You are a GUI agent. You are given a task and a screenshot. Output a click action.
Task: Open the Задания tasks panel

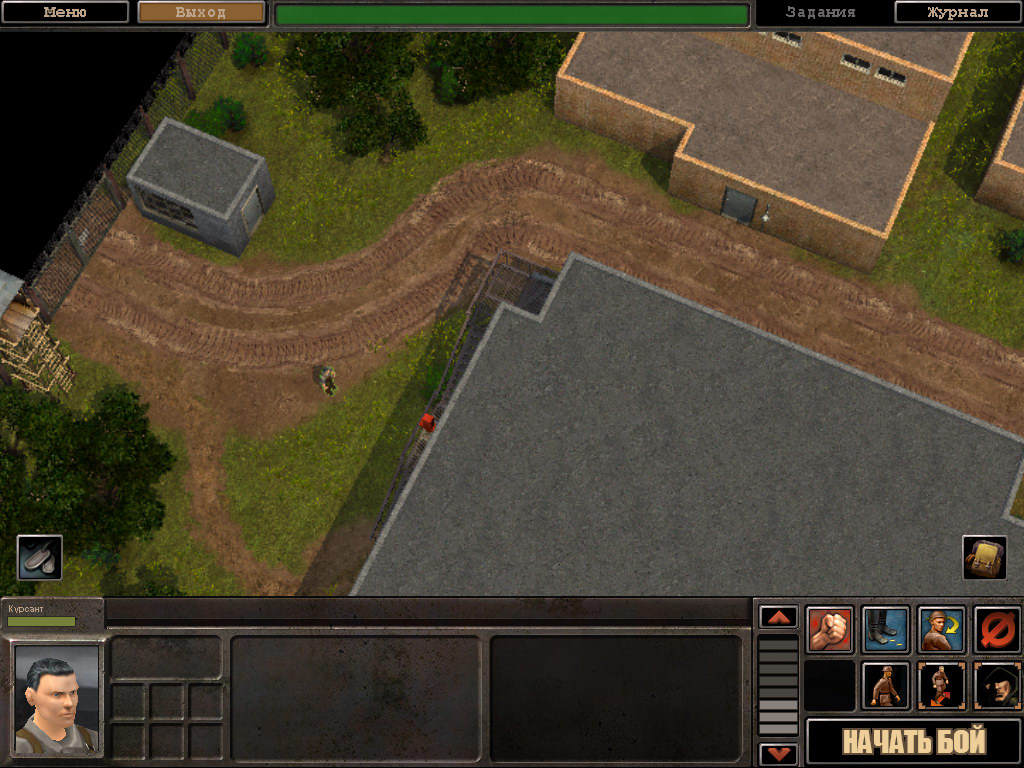pyautogui.click(x=820, y=13)
